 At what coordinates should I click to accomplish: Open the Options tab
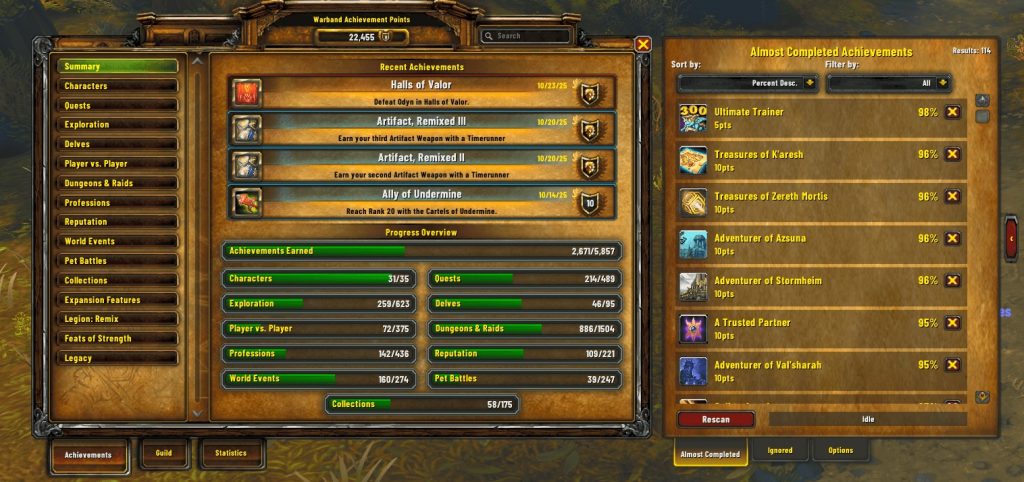click(x=840, y=451)
